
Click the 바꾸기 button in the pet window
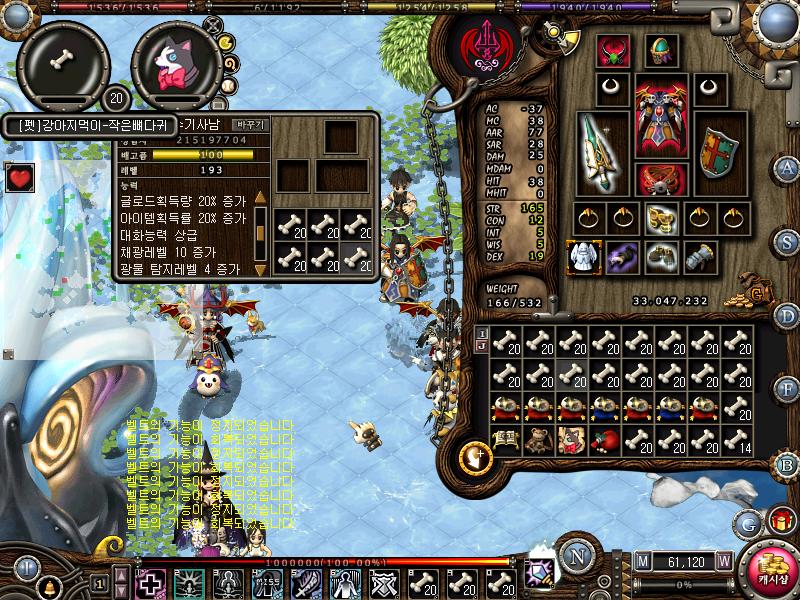pyautogui.click(x=249, y=125)
